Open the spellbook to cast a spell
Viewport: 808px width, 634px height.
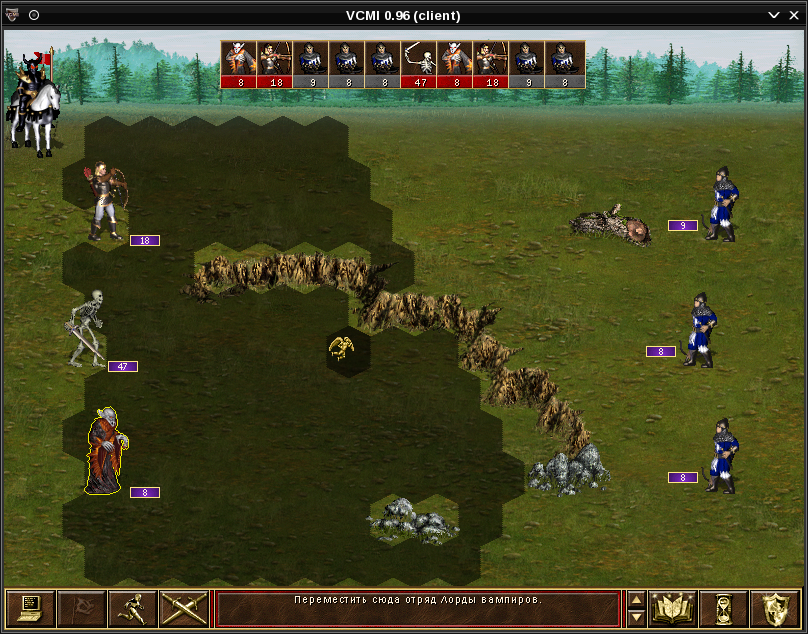tap(673, 607)
